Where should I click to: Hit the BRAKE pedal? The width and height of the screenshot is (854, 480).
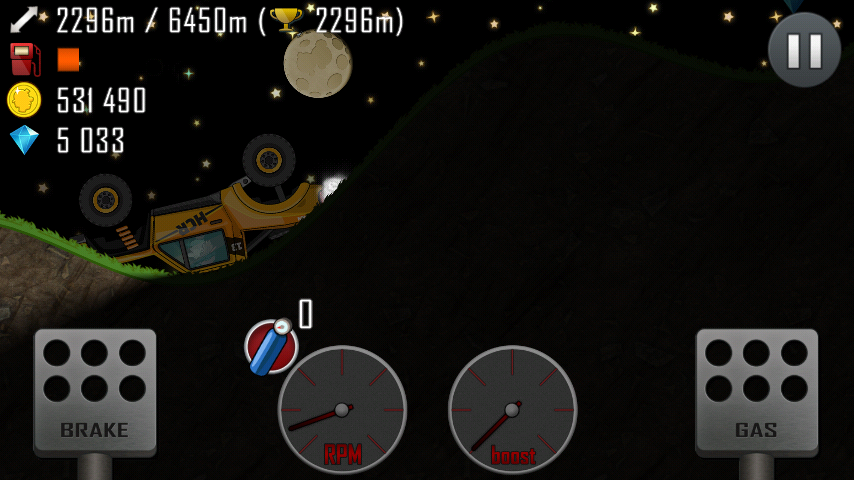click(95, 391)
